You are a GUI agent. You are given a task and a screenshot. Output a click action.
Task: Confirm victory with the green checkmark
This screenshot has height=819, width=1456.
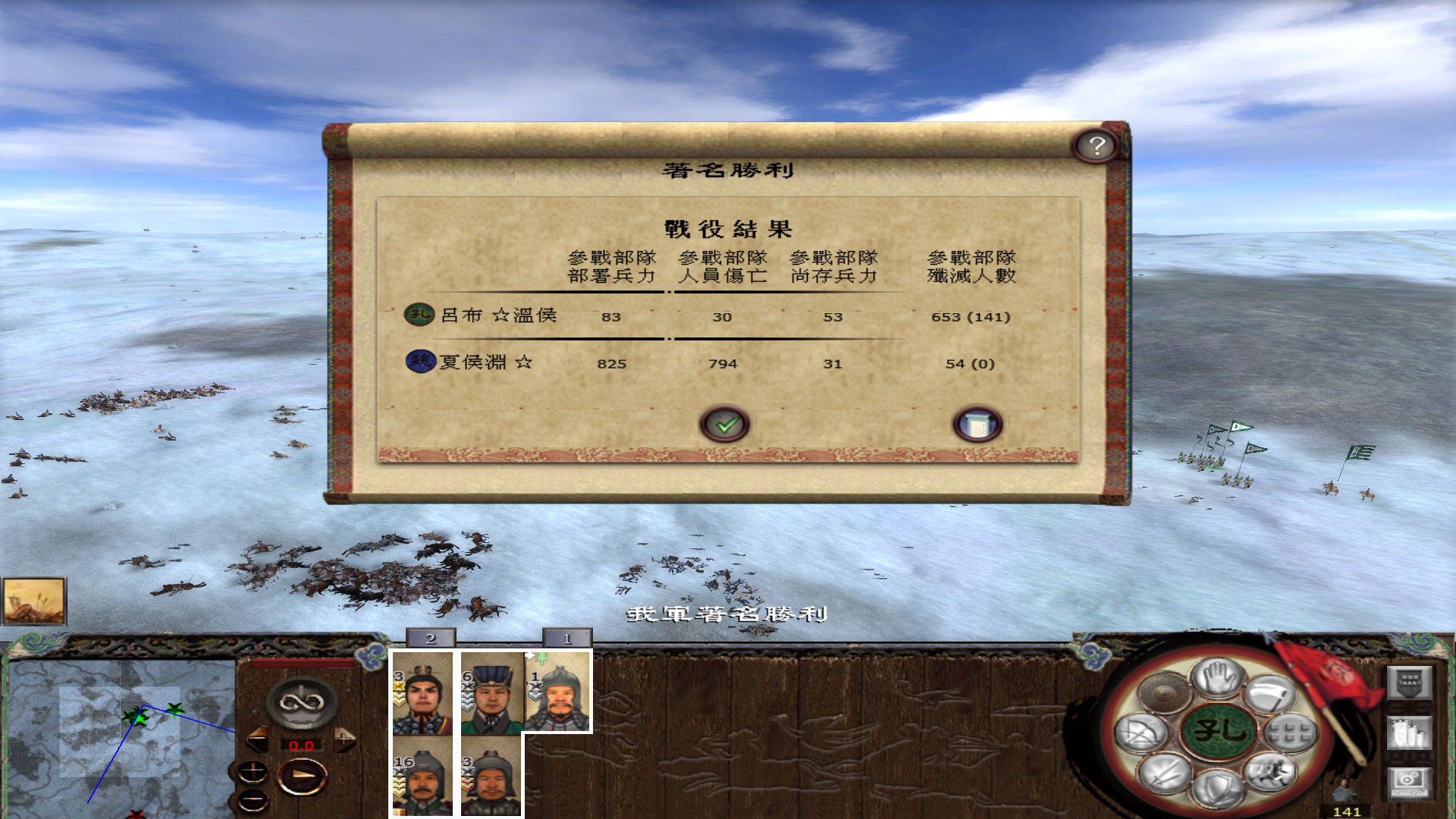(x=726, y=425)
